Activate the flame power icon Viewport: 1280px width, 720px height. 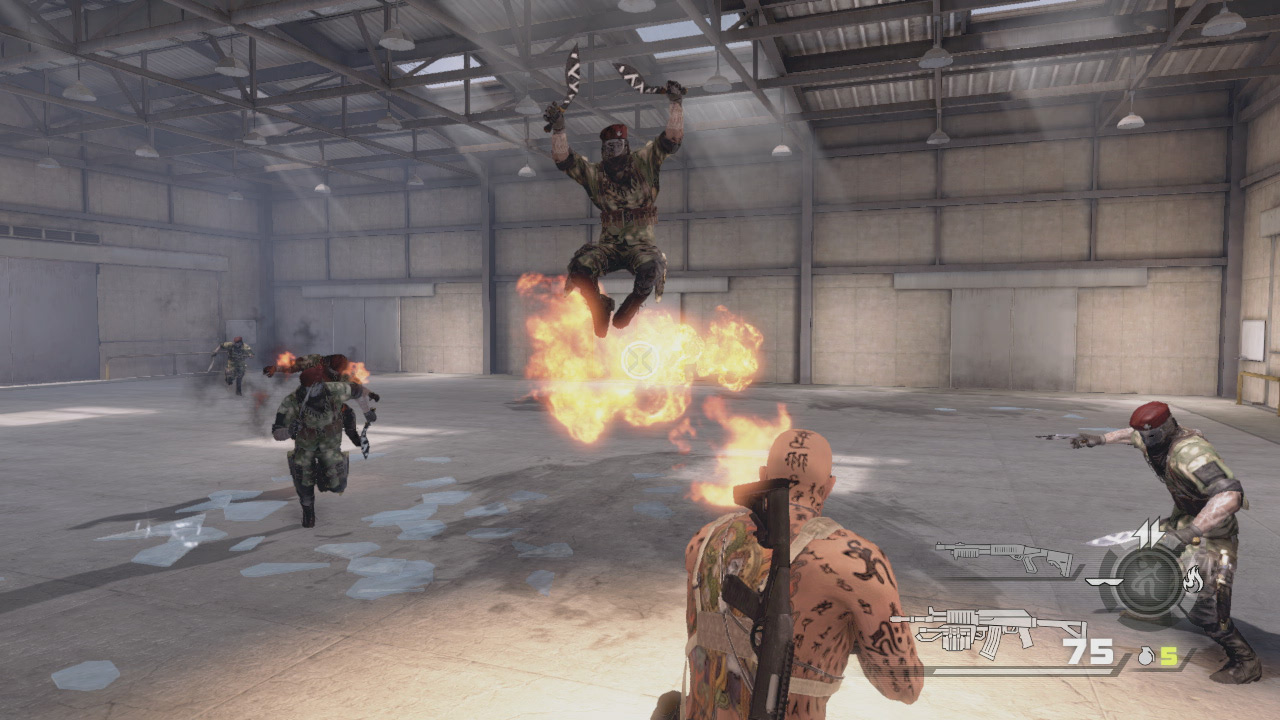pos(1192,579)
